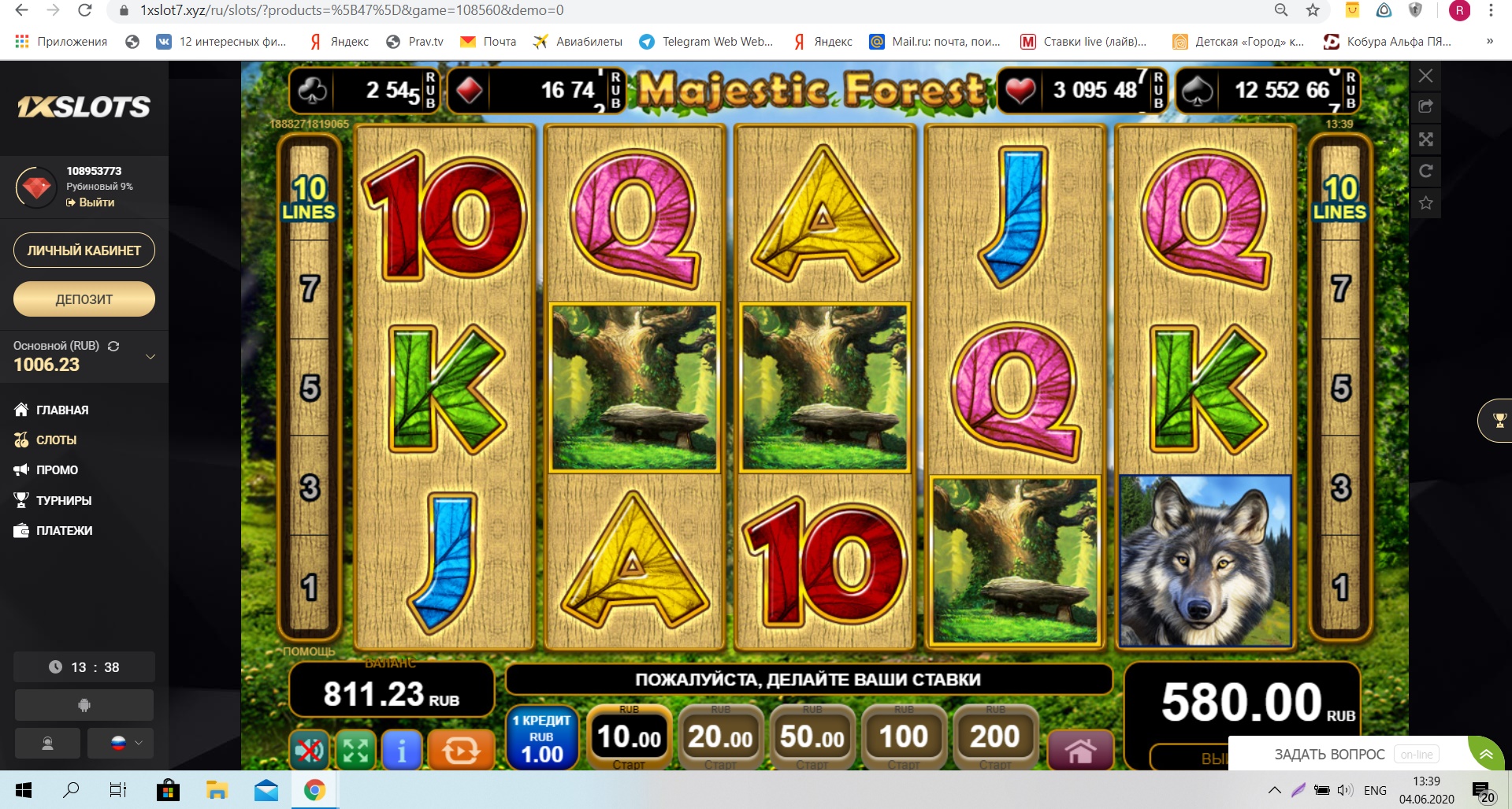Image resolution: width=1512 pixels, height=809 pixels.
Task: Open the Турниры tournaments menu entry
Action: [63, 500]
